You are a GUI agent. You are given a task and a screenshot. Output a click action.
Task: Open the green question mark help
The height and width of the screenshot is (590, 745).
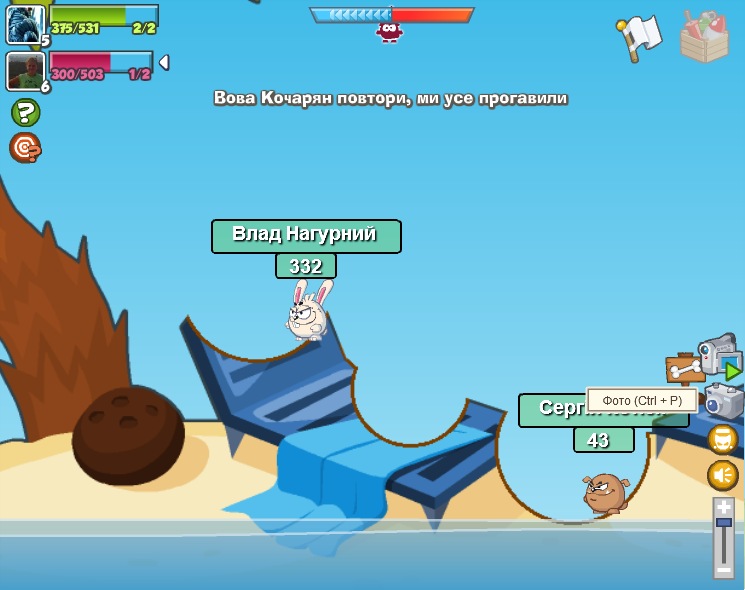[x=25, y=112]
